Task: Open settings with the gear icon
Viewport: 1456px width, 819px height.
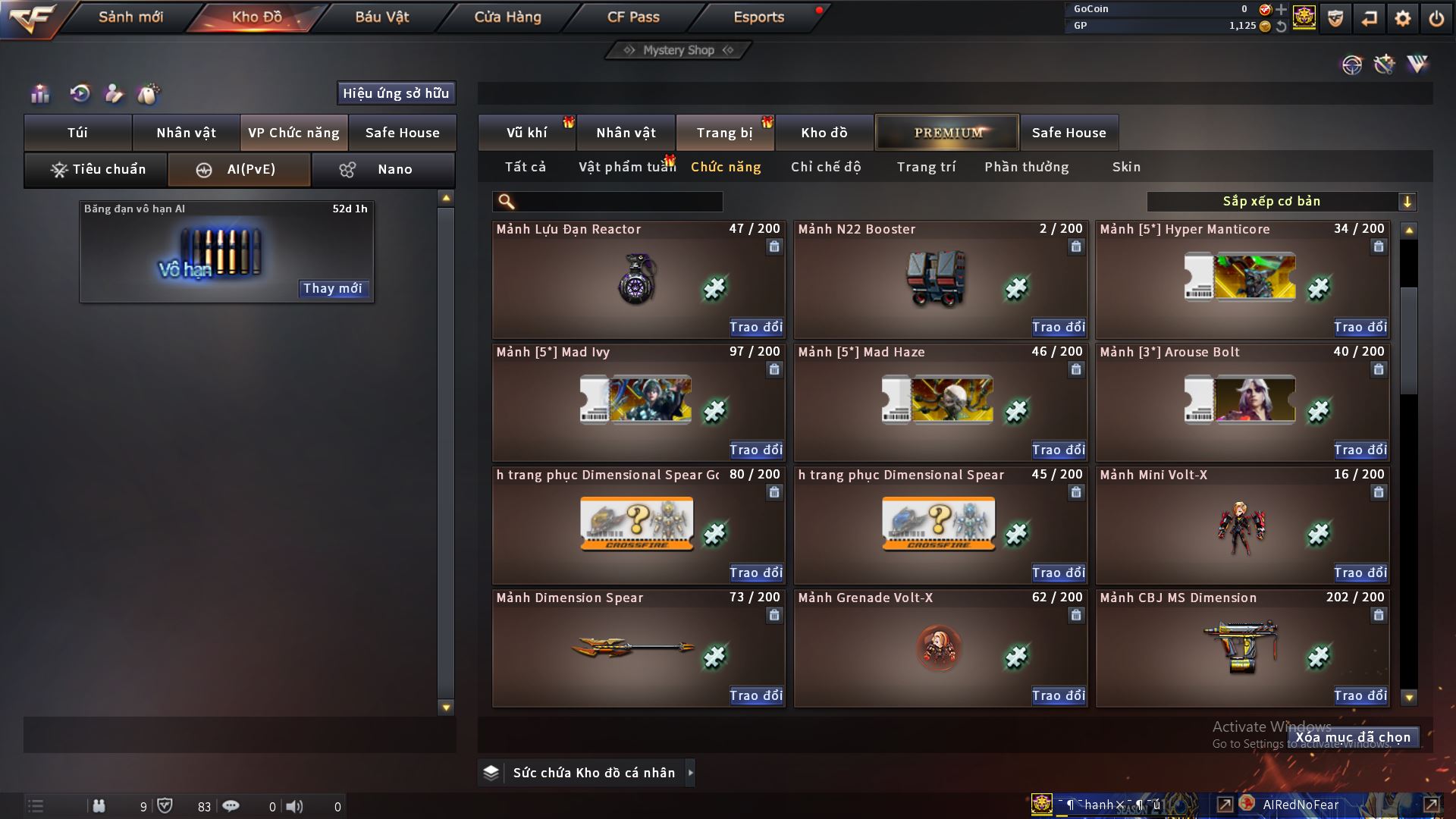Action: [1402, 18]
